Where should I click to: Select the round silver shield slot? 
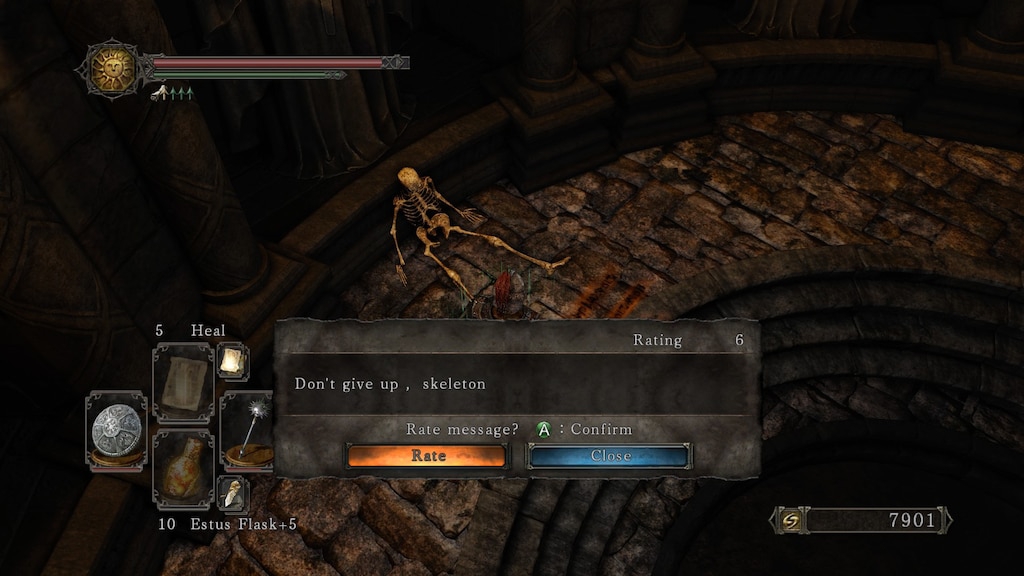click(x=115, y=430)
